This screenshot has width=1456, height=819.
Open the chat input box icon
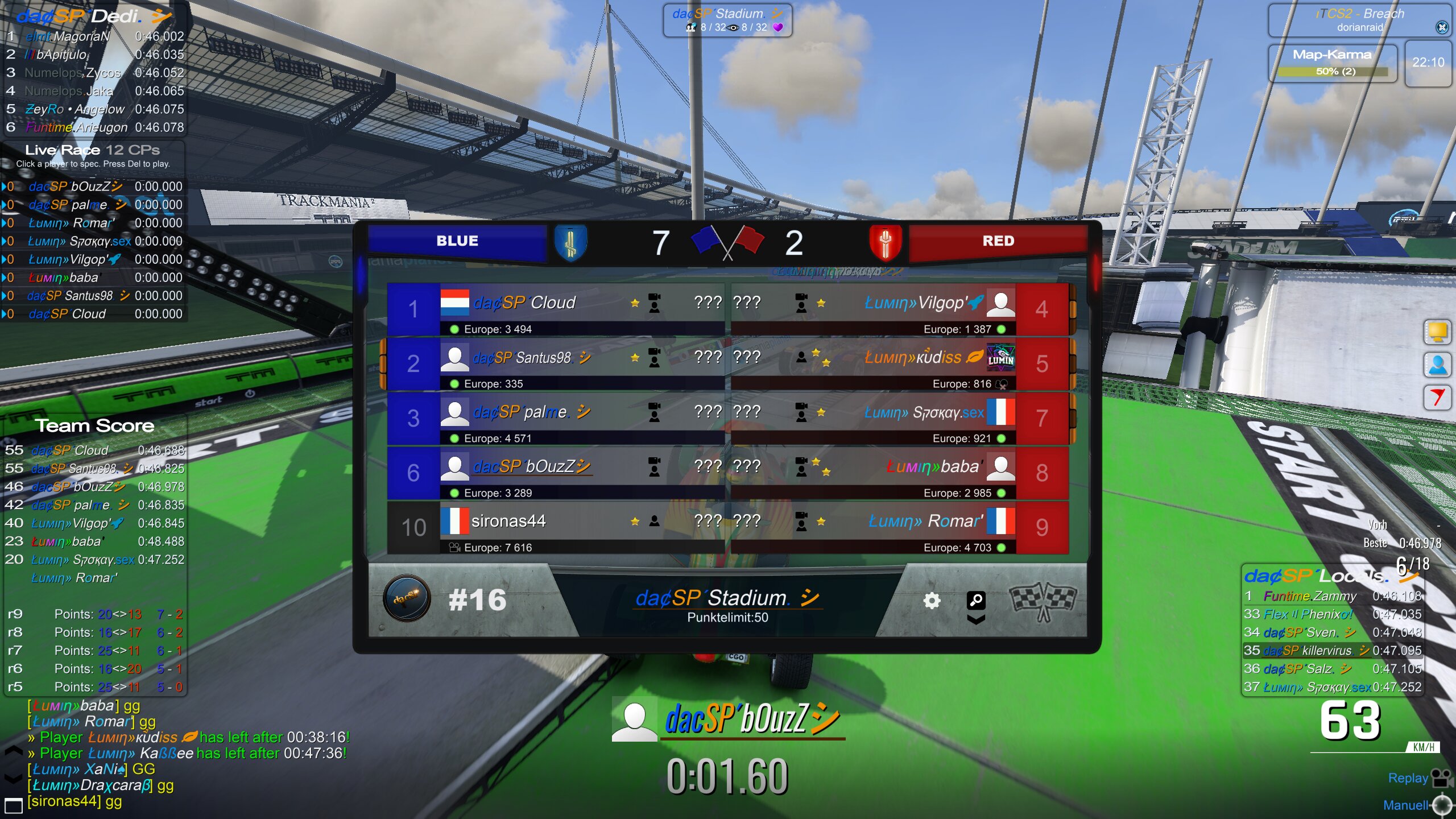[13, 805]
